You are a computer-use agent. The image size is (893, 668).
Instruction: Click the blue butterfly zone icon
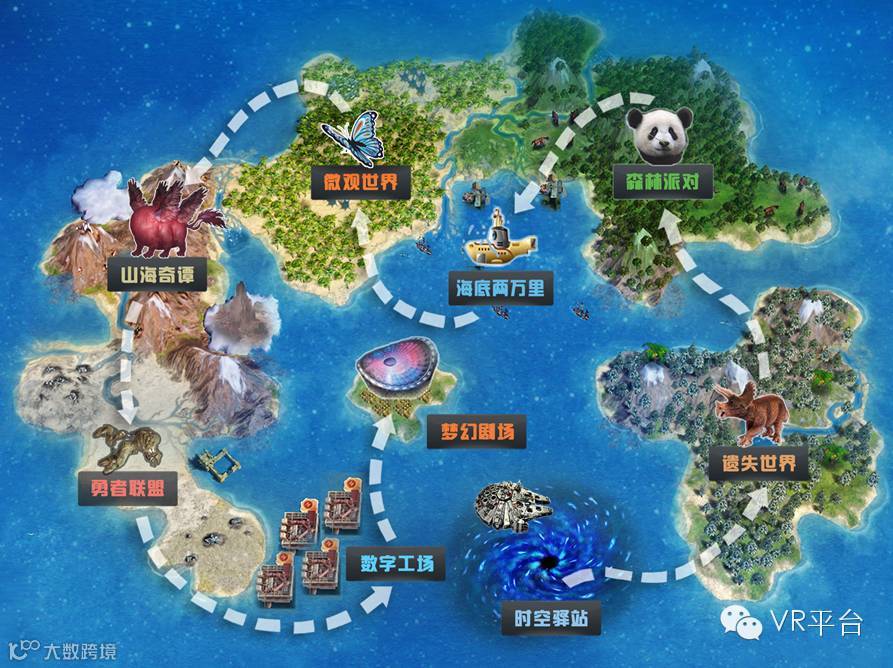tap(351, 139)
